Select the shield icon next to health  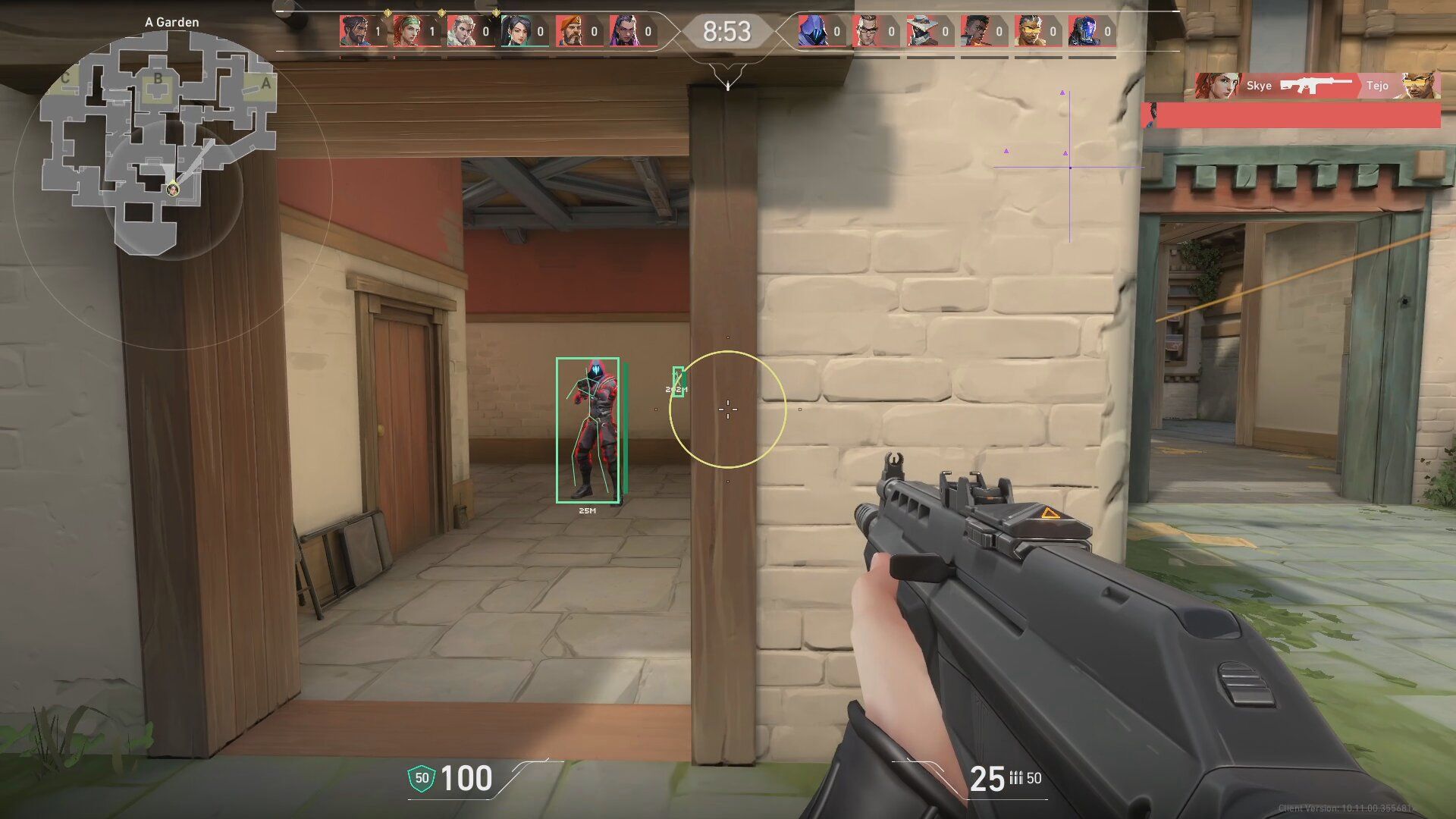coord(422,777)
